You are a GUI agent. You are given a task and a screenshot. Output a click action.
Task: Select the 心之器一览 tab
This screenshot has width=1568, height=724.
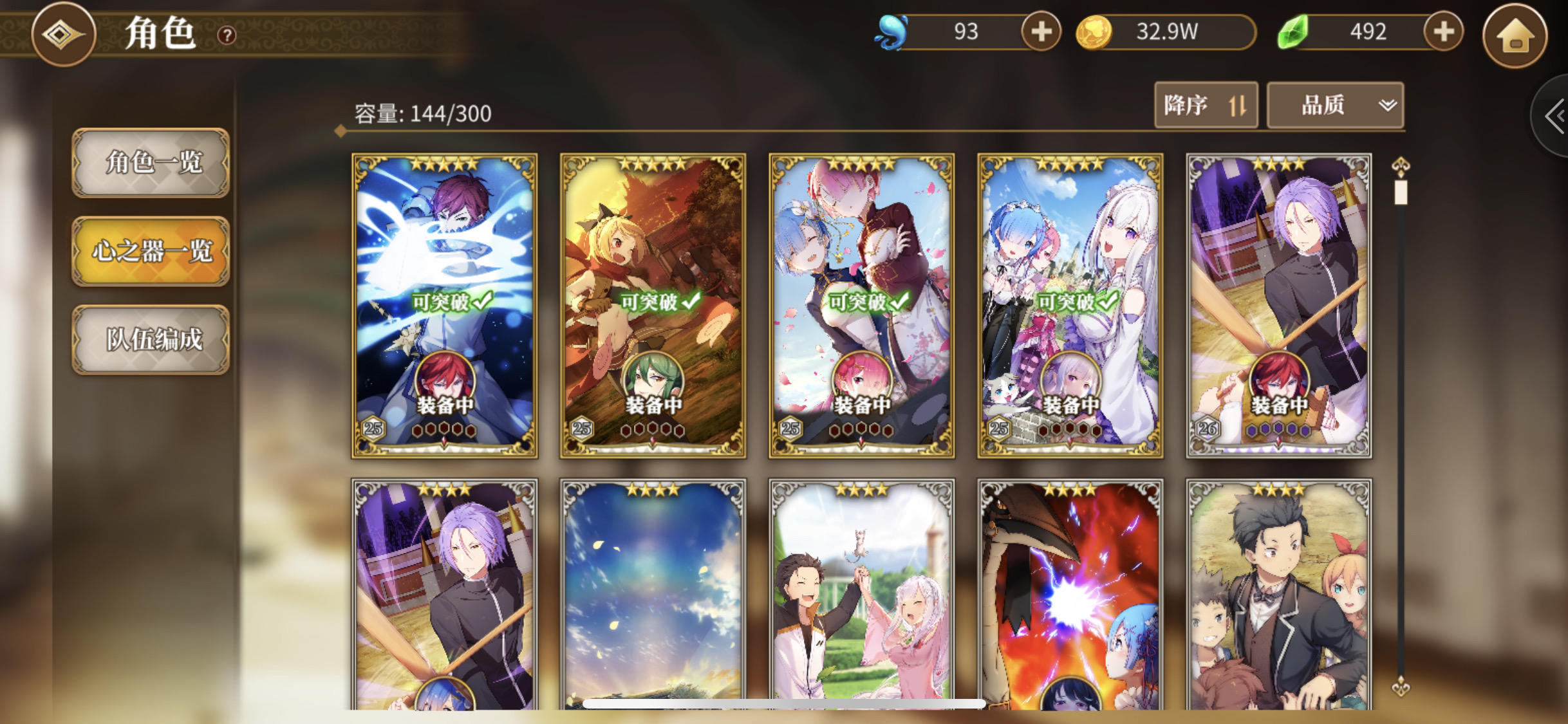tap(151, 250)
